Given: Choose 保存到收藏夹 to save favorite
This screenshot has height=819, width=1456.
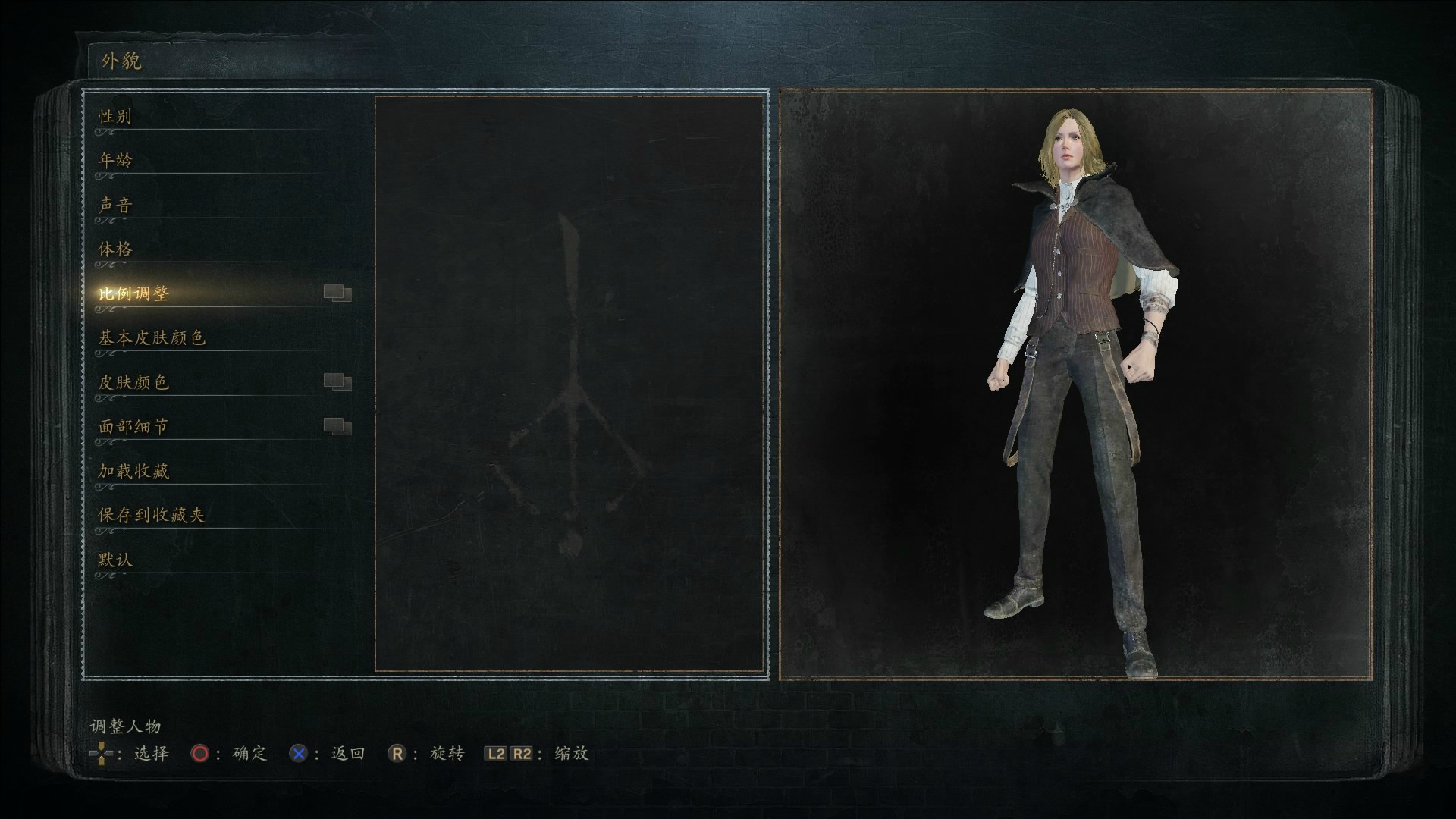Looking at the screenshot, I should click(152, 515).
